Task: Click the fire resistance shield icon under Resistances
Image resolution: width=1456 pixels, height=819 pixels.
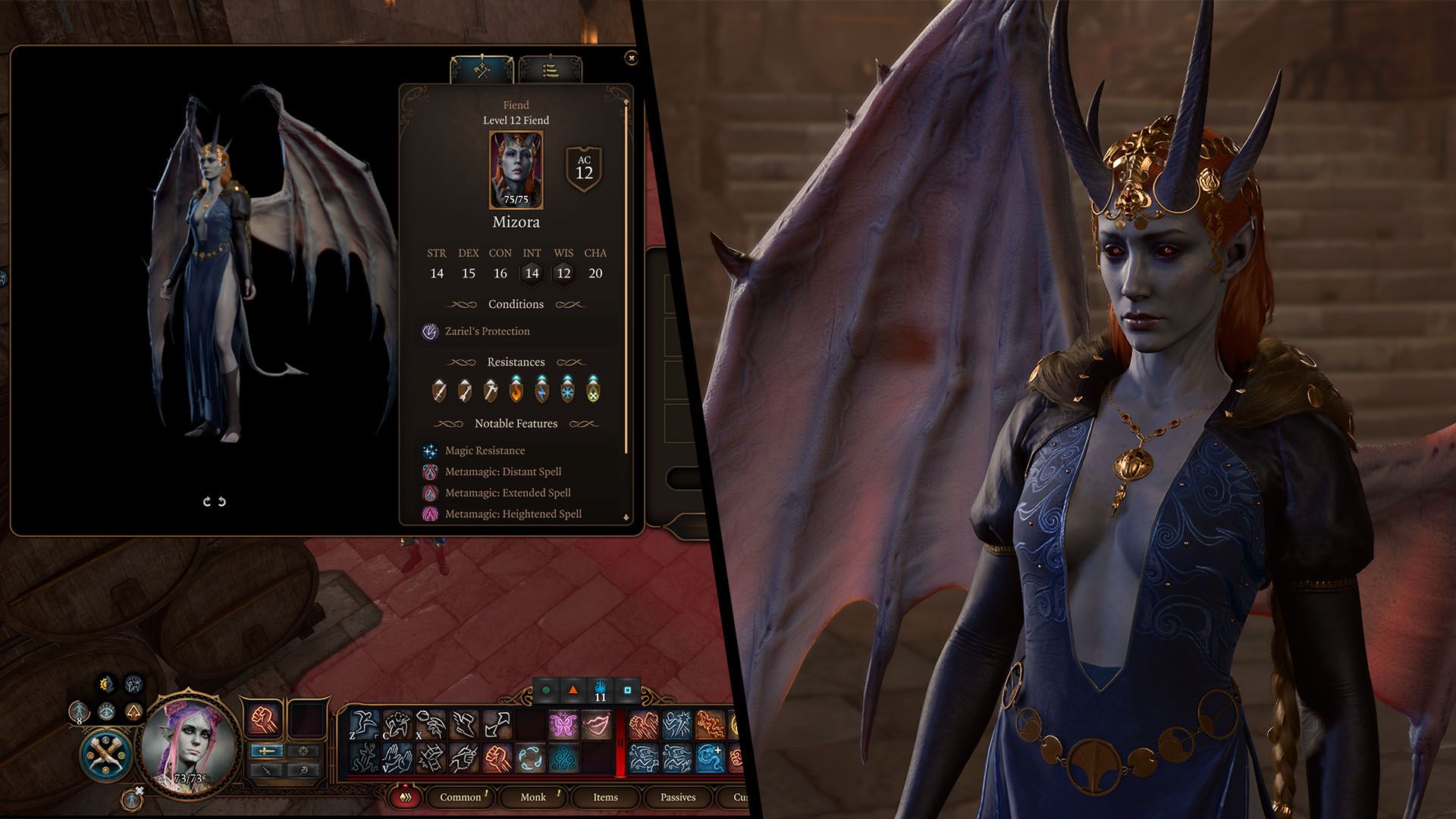Action: point(516,392)
